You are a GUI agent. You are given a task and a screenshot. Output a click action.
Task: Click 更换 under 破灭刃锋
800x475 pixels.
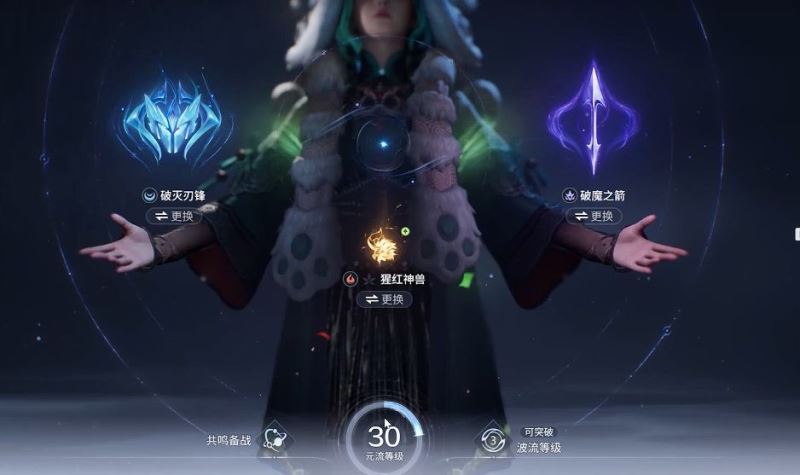(x=176, y=216)
